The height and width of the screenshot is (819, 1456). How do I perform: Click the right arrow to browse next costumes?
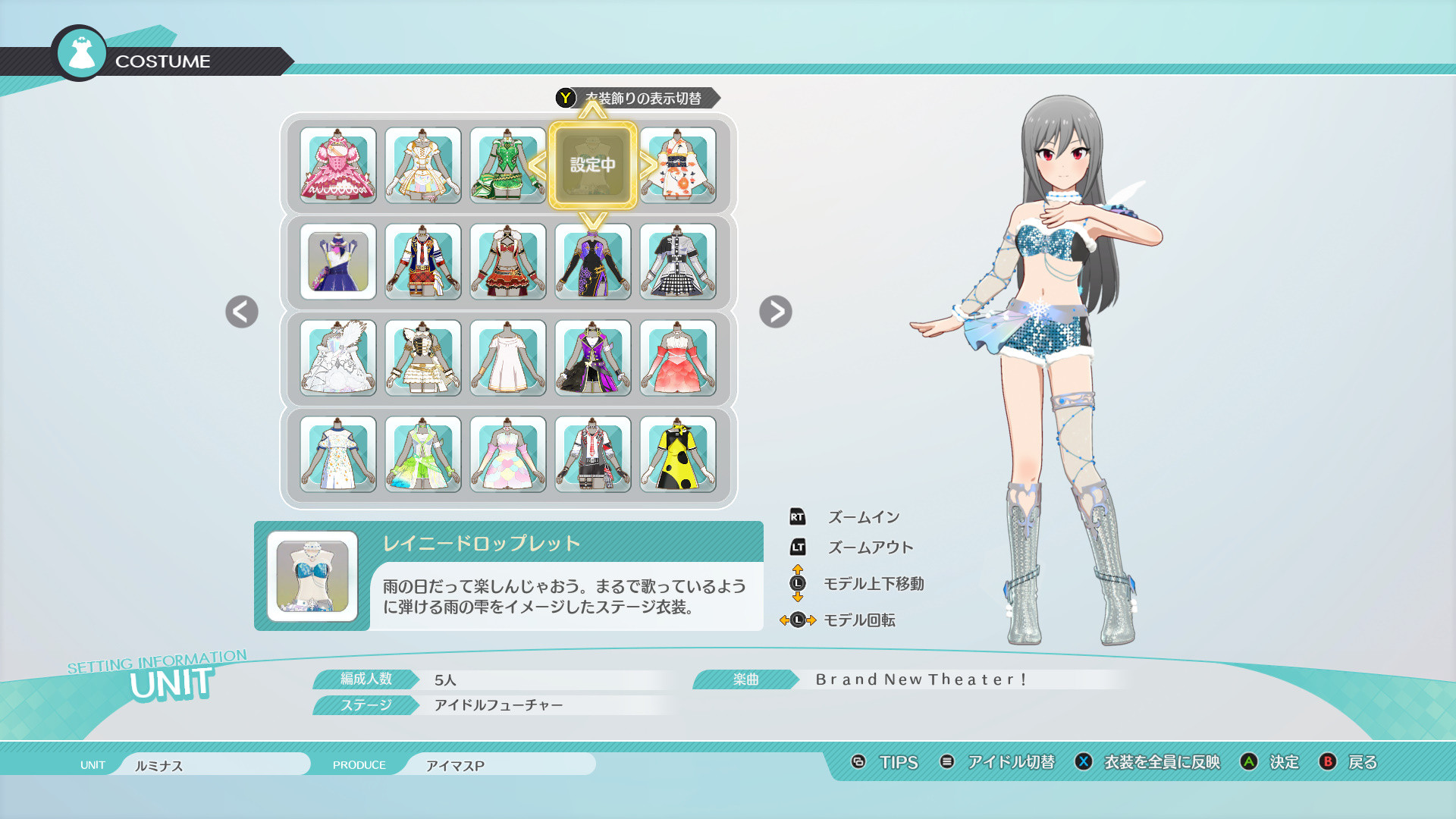point(775,312)
